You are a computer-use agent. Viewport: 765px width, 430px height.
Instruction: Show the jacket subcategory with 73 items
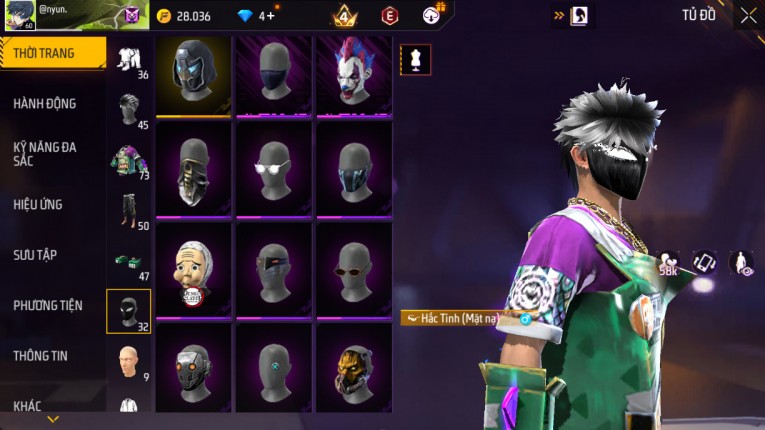[x=128, y=160]
